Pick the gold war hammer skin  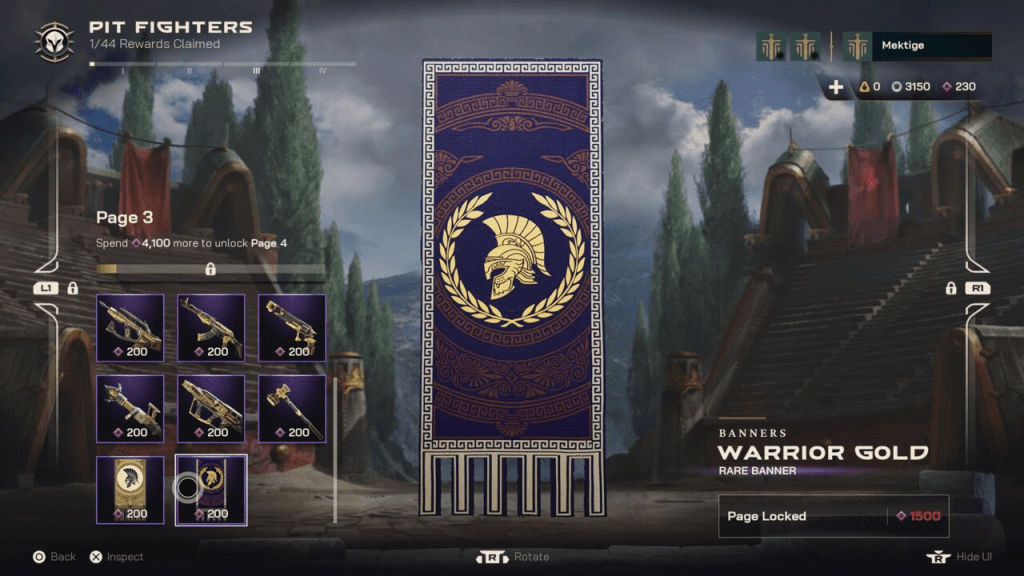pyautogui.click(x=292, y=409)
